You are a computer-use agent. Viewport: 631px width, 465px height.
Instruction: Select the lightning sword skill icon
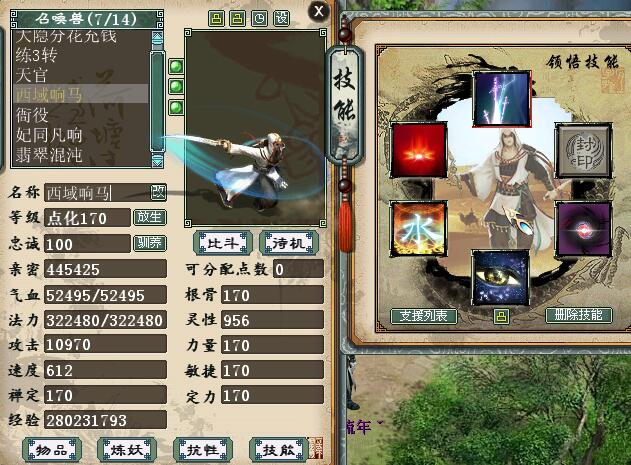click(x=501, y=97)
